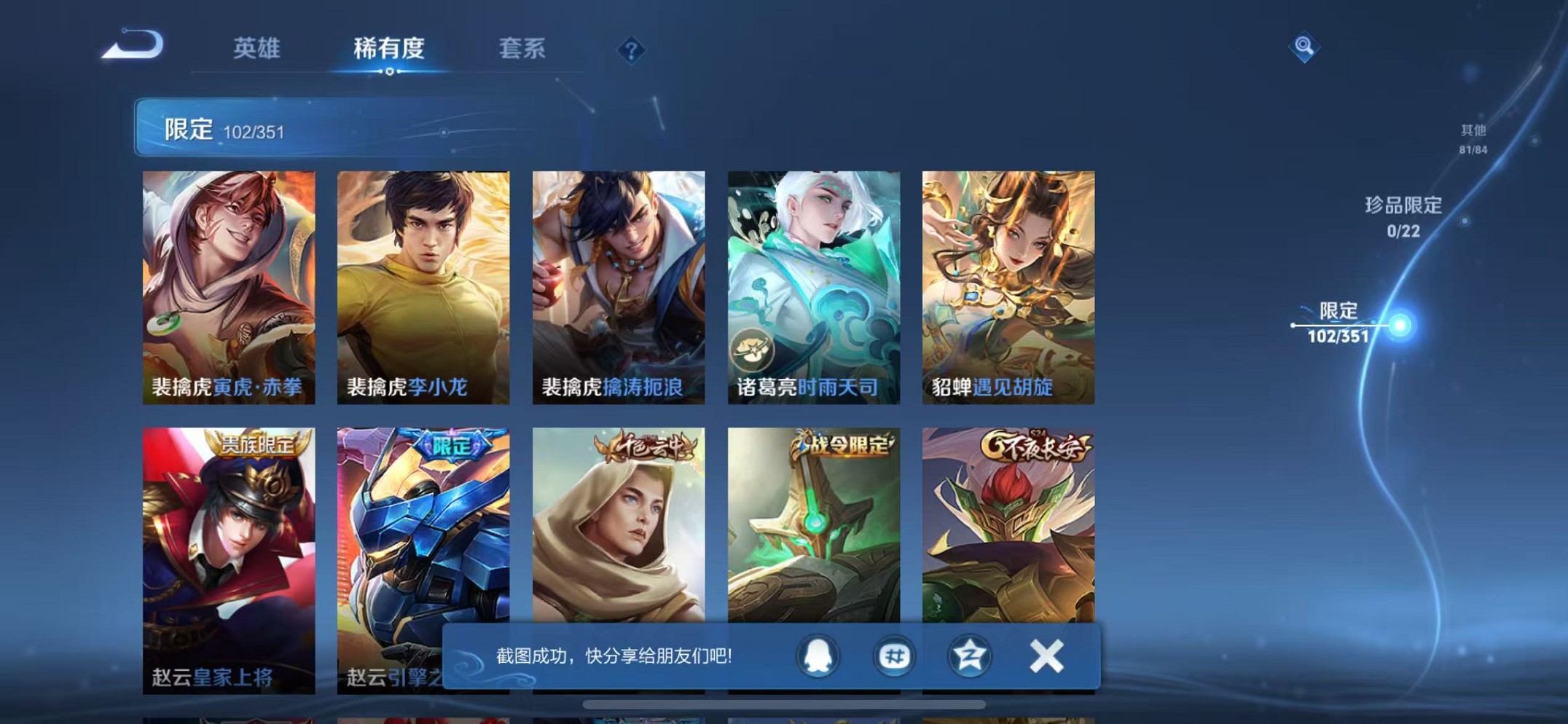The image size is (1568, 724).
Task: Click the circular emblem on 诸葛亮时雨天司 card
Action: tap(754, 350)
